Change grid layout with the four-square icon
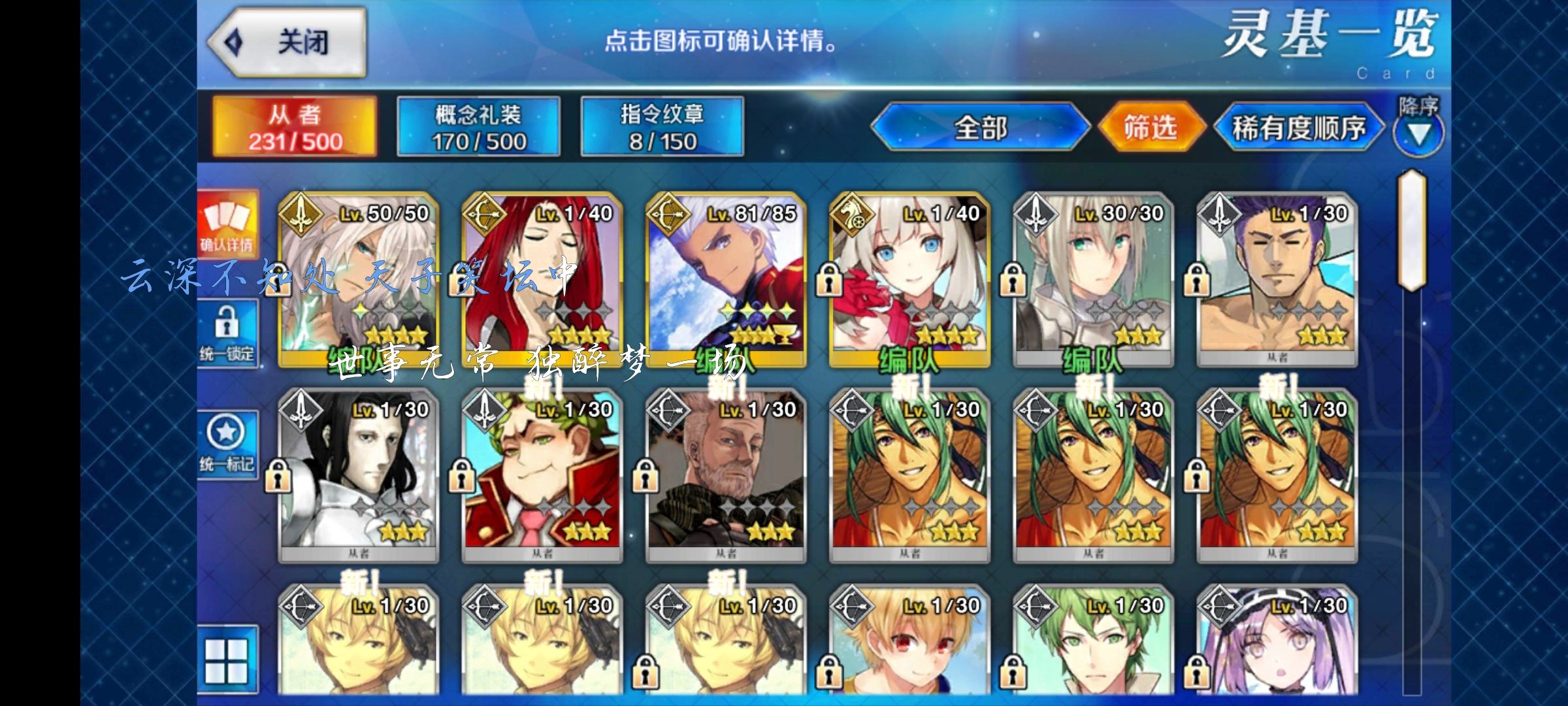 [227, 660]
